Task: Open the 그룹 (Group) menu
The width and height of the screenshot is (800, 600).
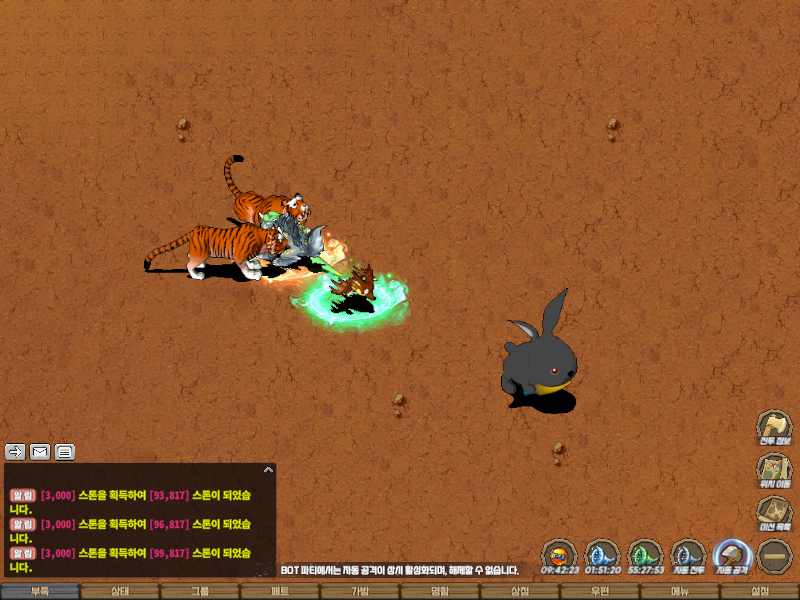Action: (200, 591)
